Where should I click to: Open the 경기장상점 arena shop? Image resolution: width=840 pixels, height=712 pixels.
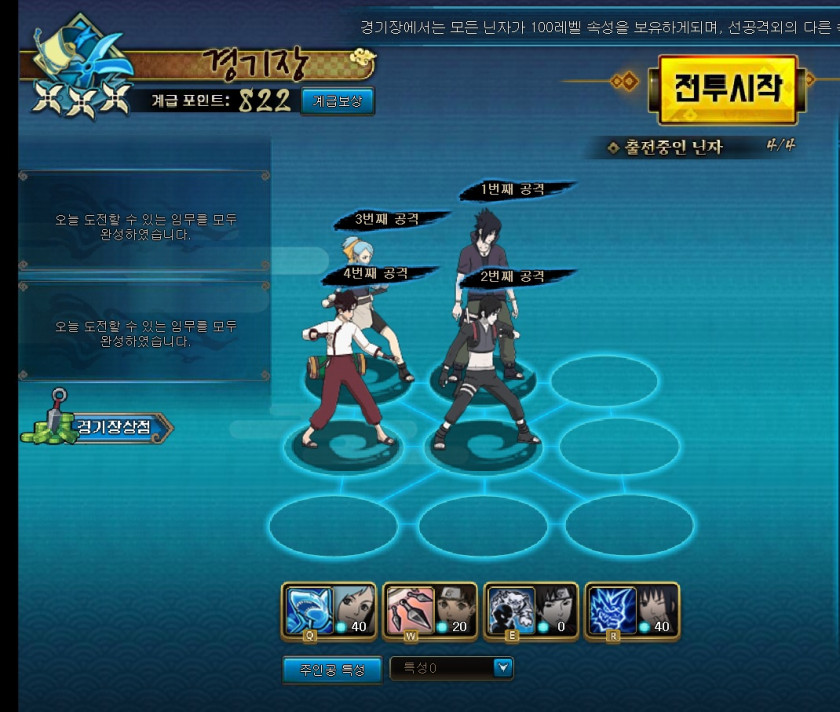pos(98,427)
